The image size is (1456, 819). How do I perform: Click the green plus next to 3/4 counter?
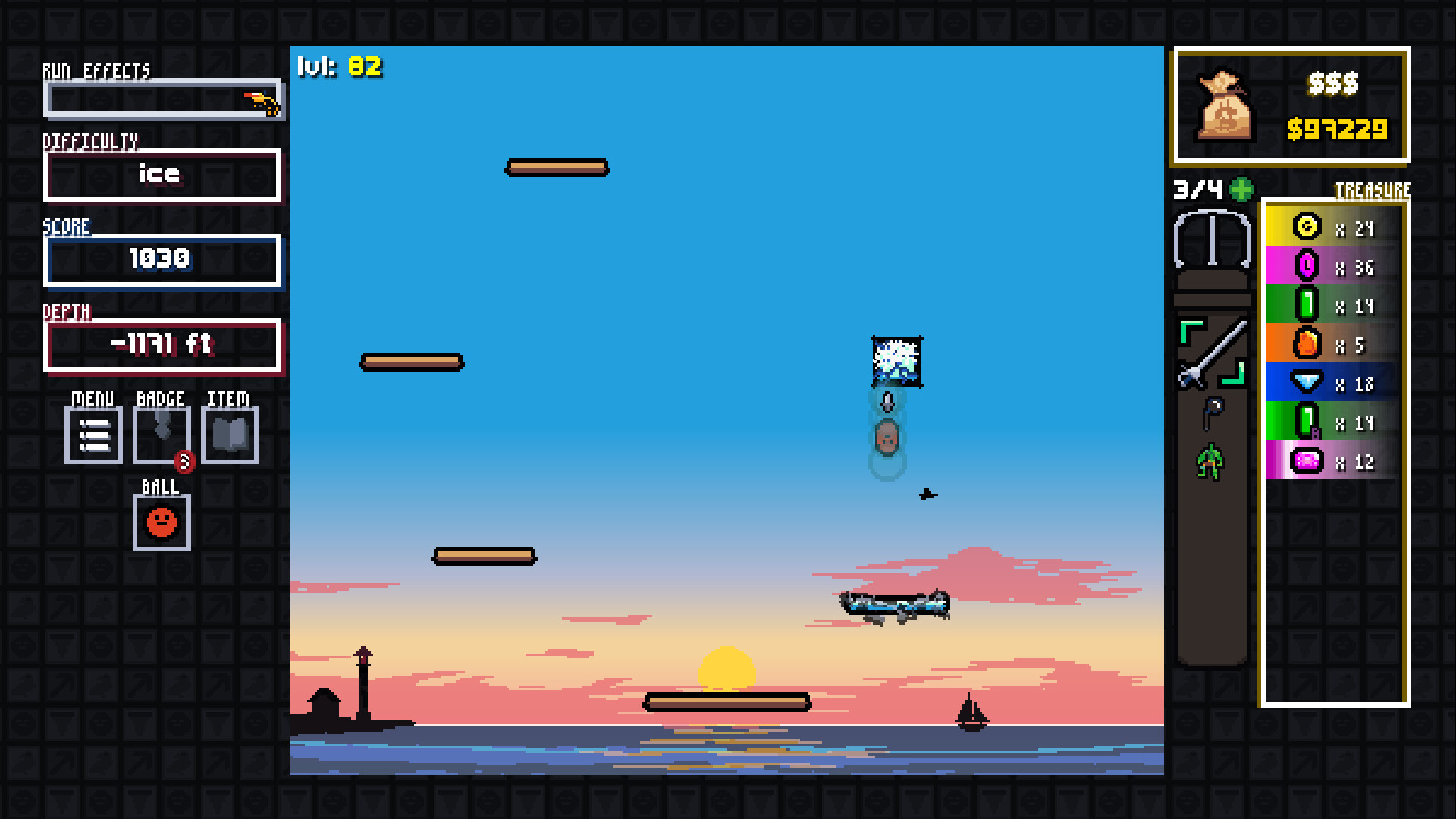[x=1240, y=190]
